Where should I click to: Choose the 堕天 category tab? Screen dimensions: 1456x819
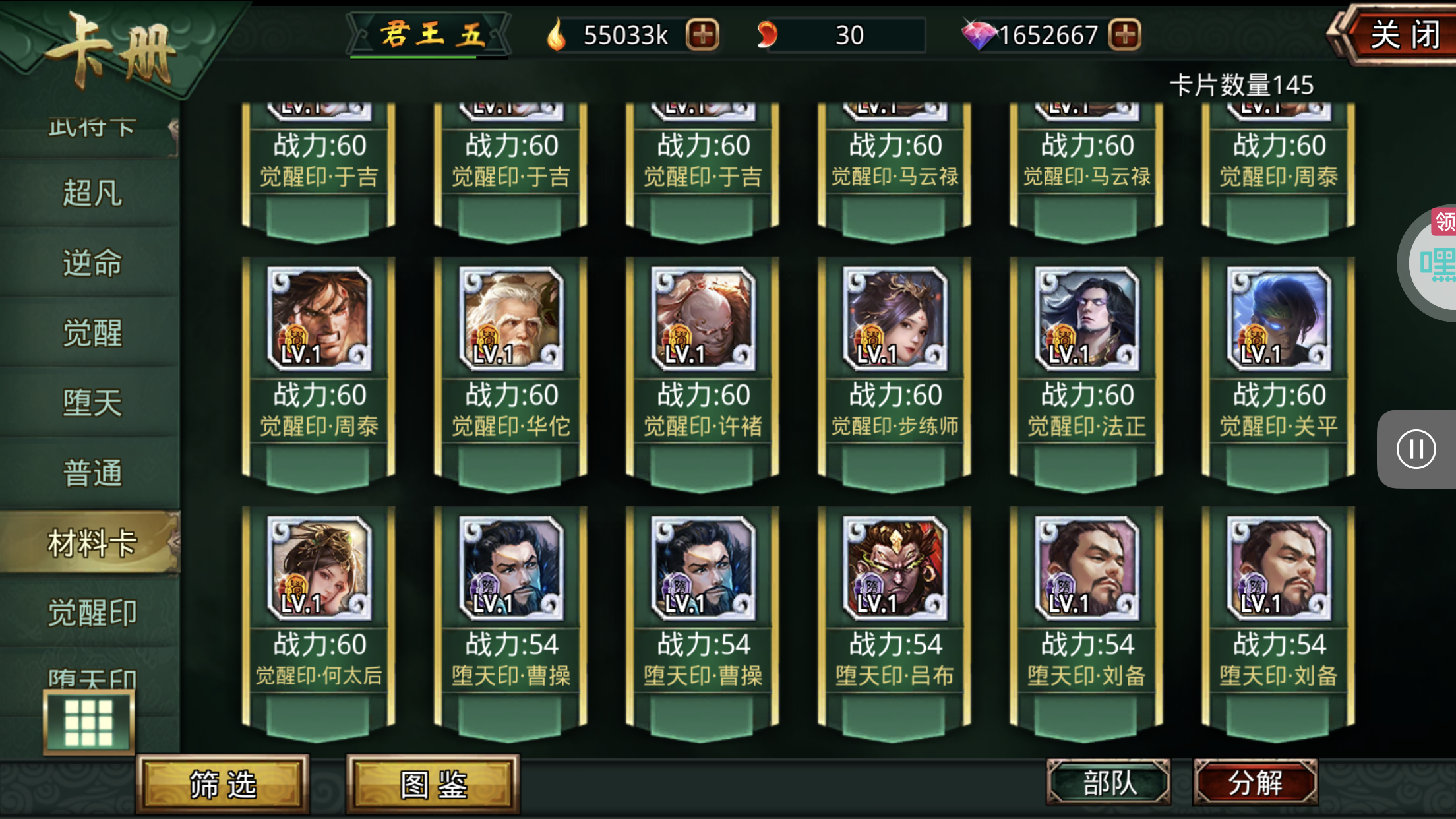[x=92, y=403]
